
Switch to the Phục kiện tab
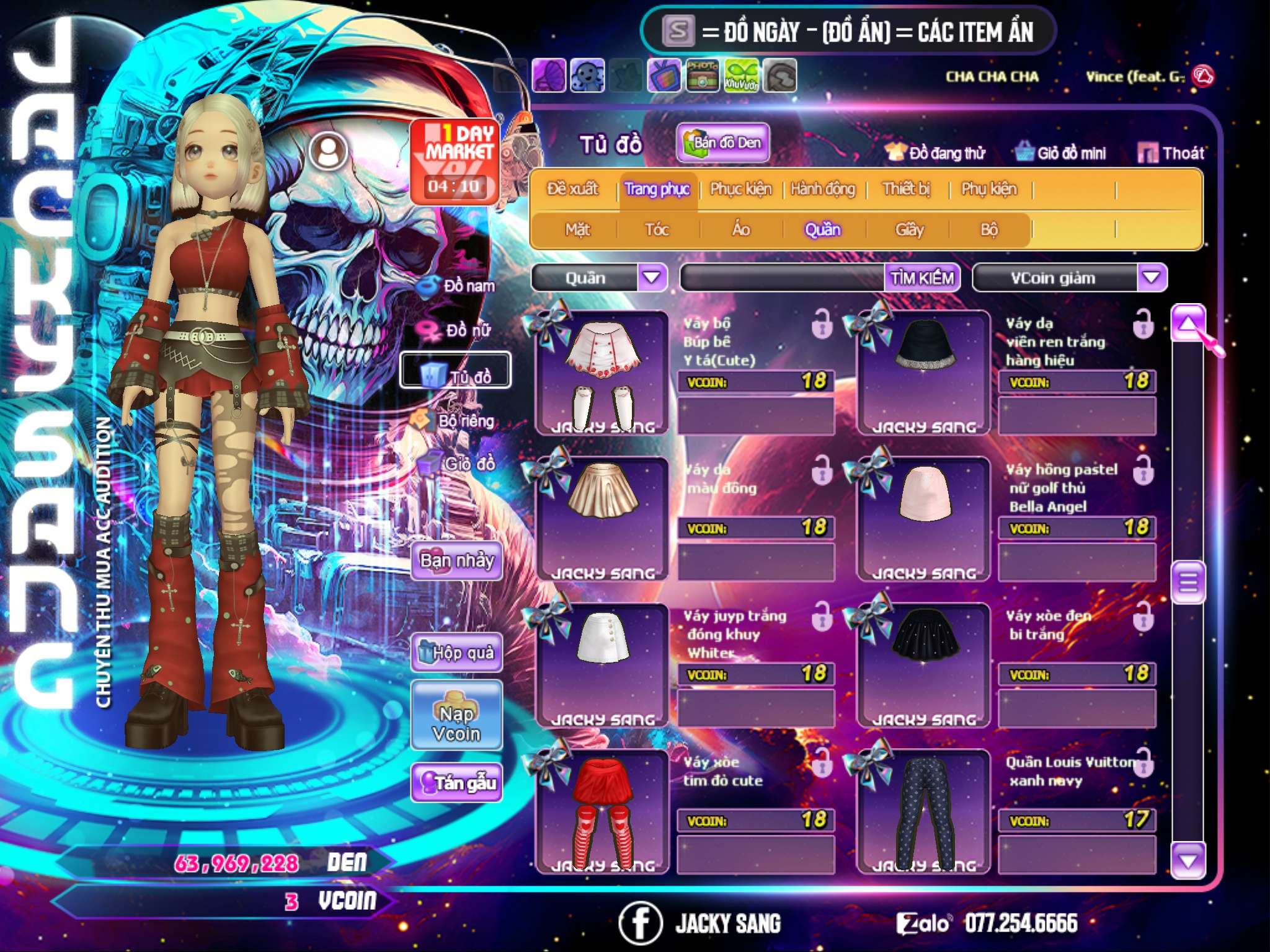(x=740, y=189)
